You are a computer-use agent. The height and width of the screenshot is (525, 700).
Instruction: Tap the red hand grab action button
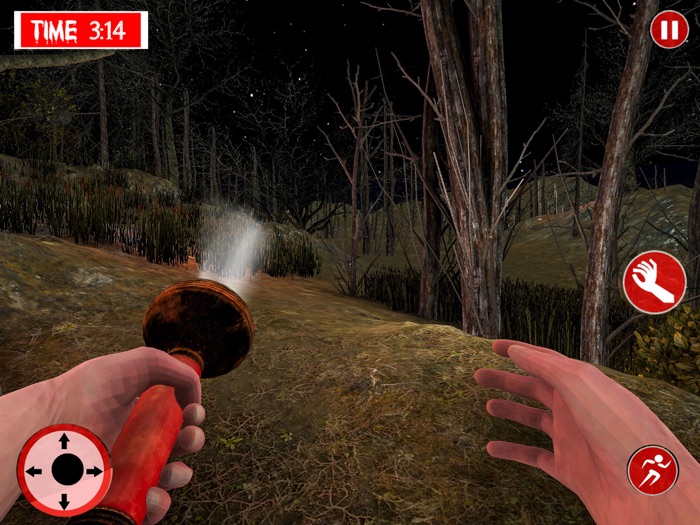[x=654, y=282]
